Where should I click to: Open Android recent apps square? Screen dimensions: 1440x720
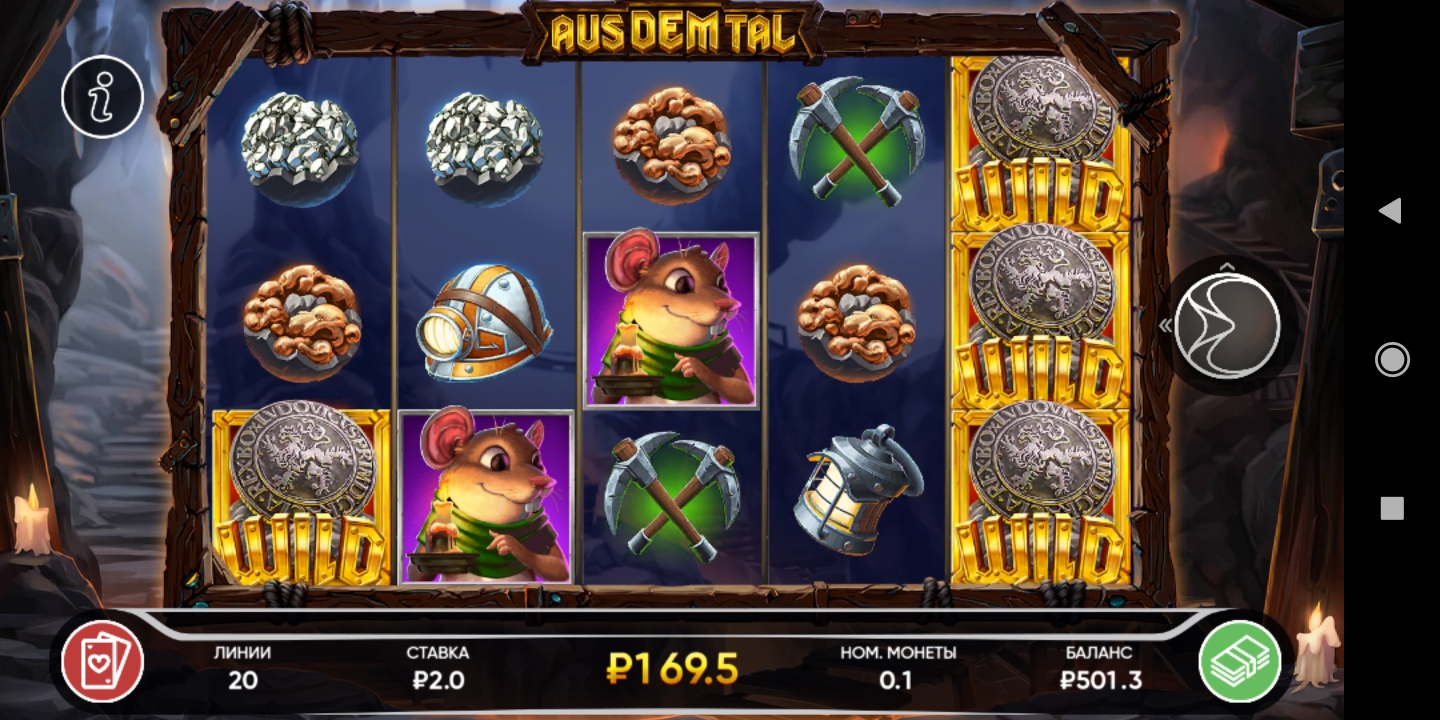tap(1391, 508)
